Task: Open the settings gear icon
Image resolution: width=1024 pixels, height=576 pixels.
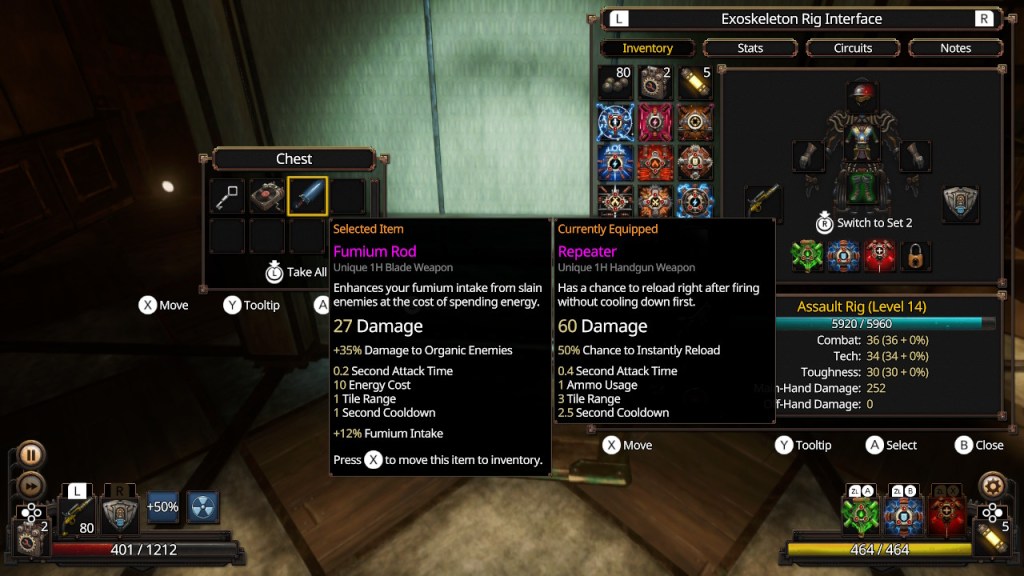Action: click(x=992, y=486)
